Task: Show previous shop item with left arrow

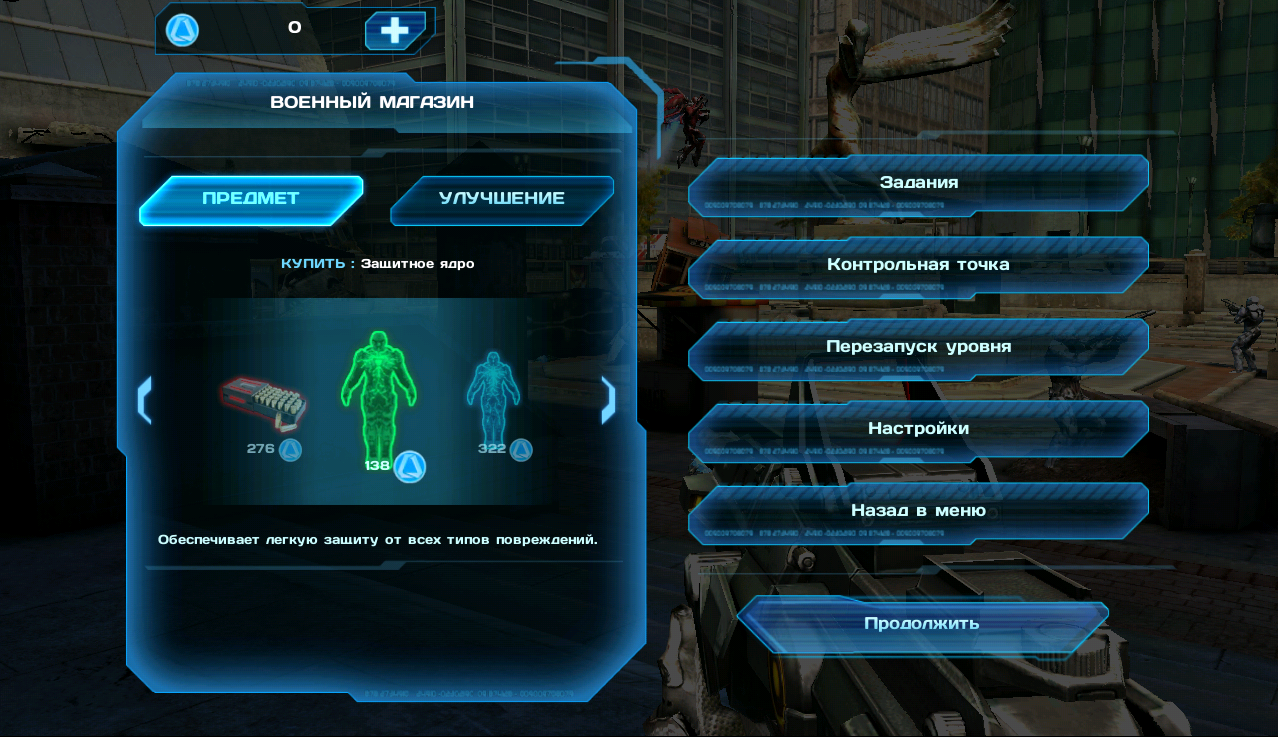Action: pyautogui.click(x=144, y=400)
